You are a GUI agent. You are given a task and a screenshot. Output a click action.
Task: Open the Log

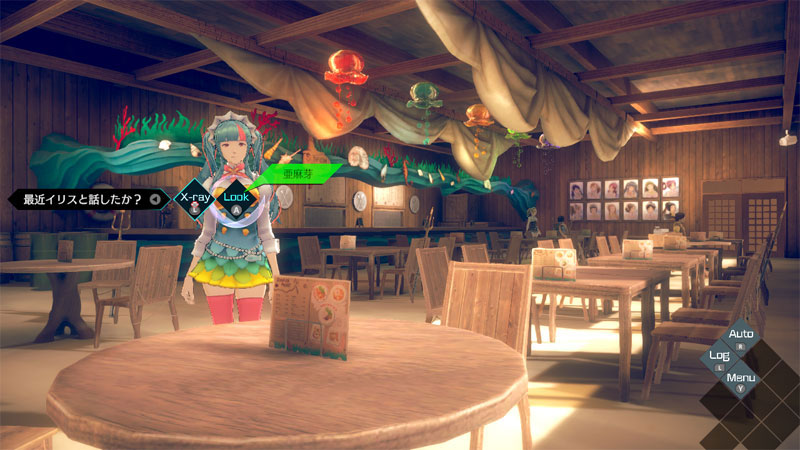tap(719, 357)
